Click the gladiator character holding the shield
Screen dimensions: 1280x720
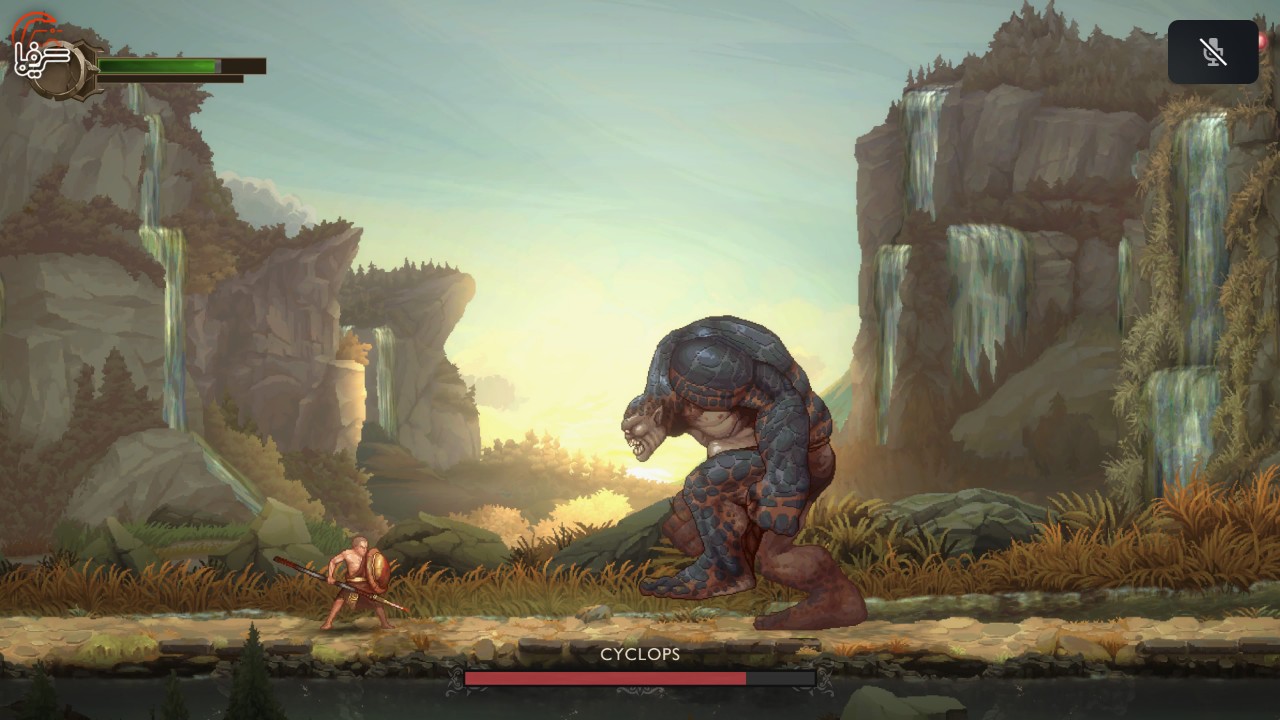(355, 580)
